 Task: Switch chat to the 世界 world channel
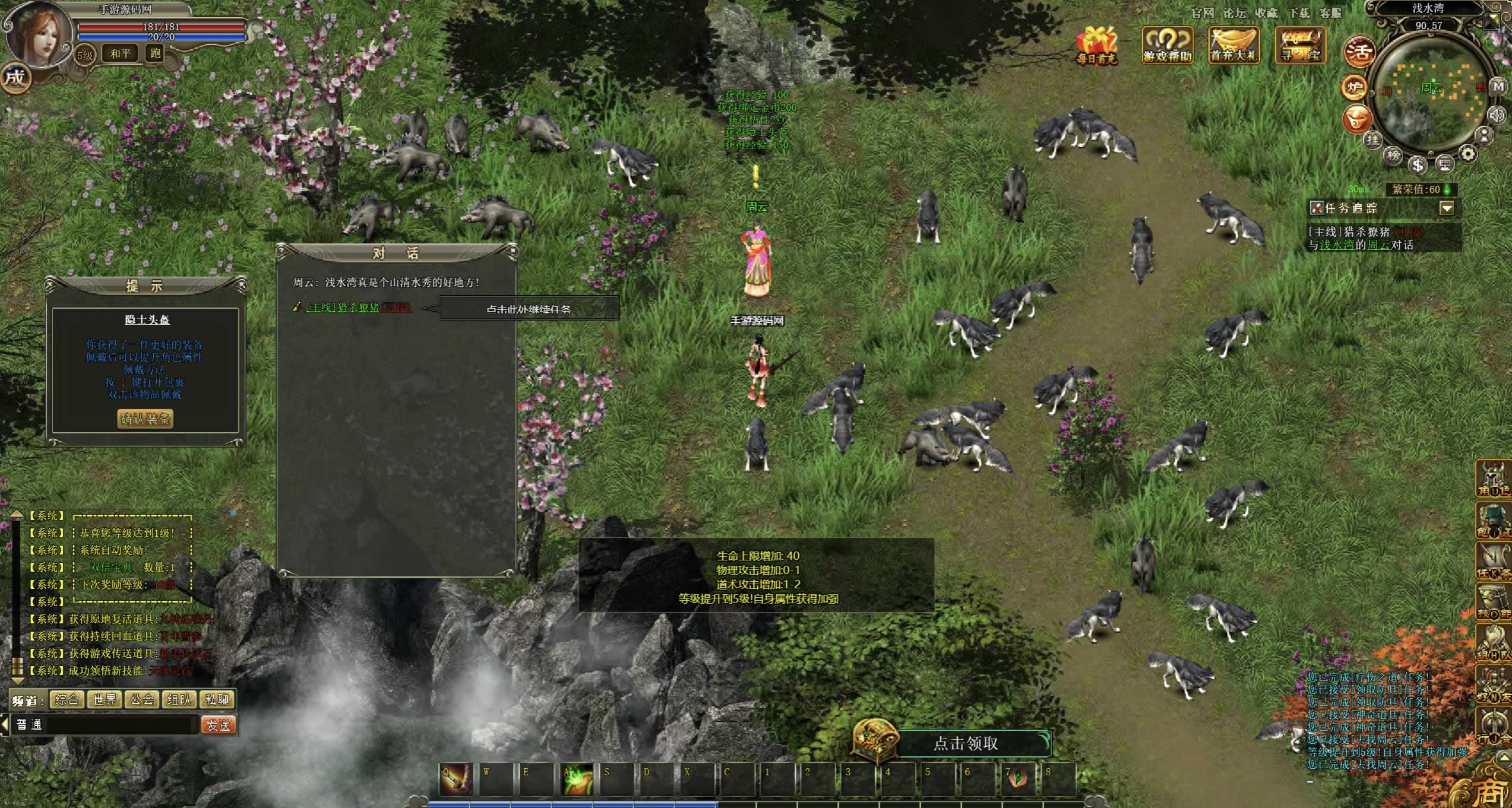point(105,700)
